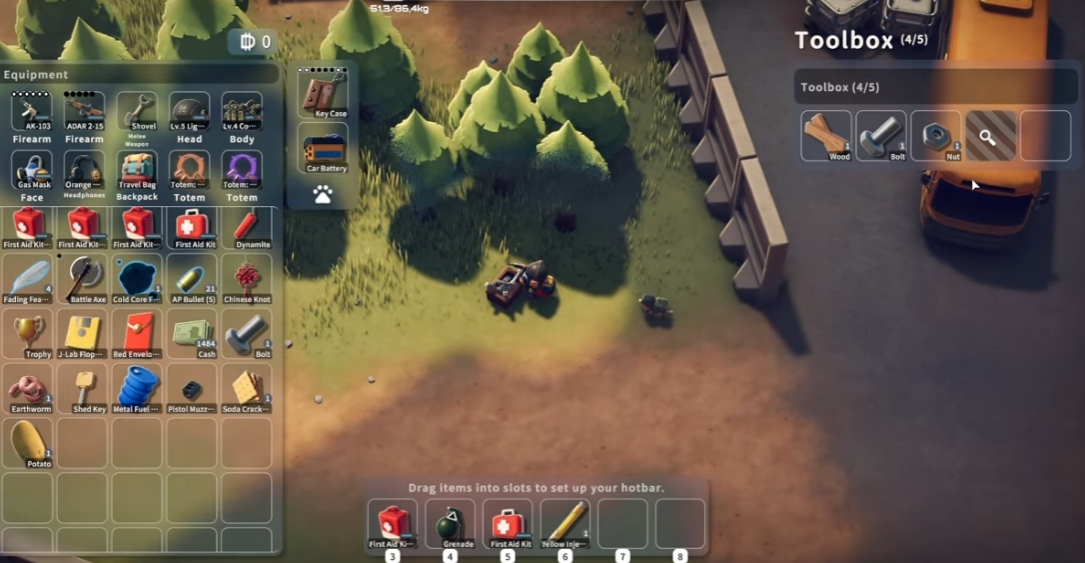1085x563 pixels.
Task: Select the Yellow Injector hotbar slot
Action: pos(566,523)
